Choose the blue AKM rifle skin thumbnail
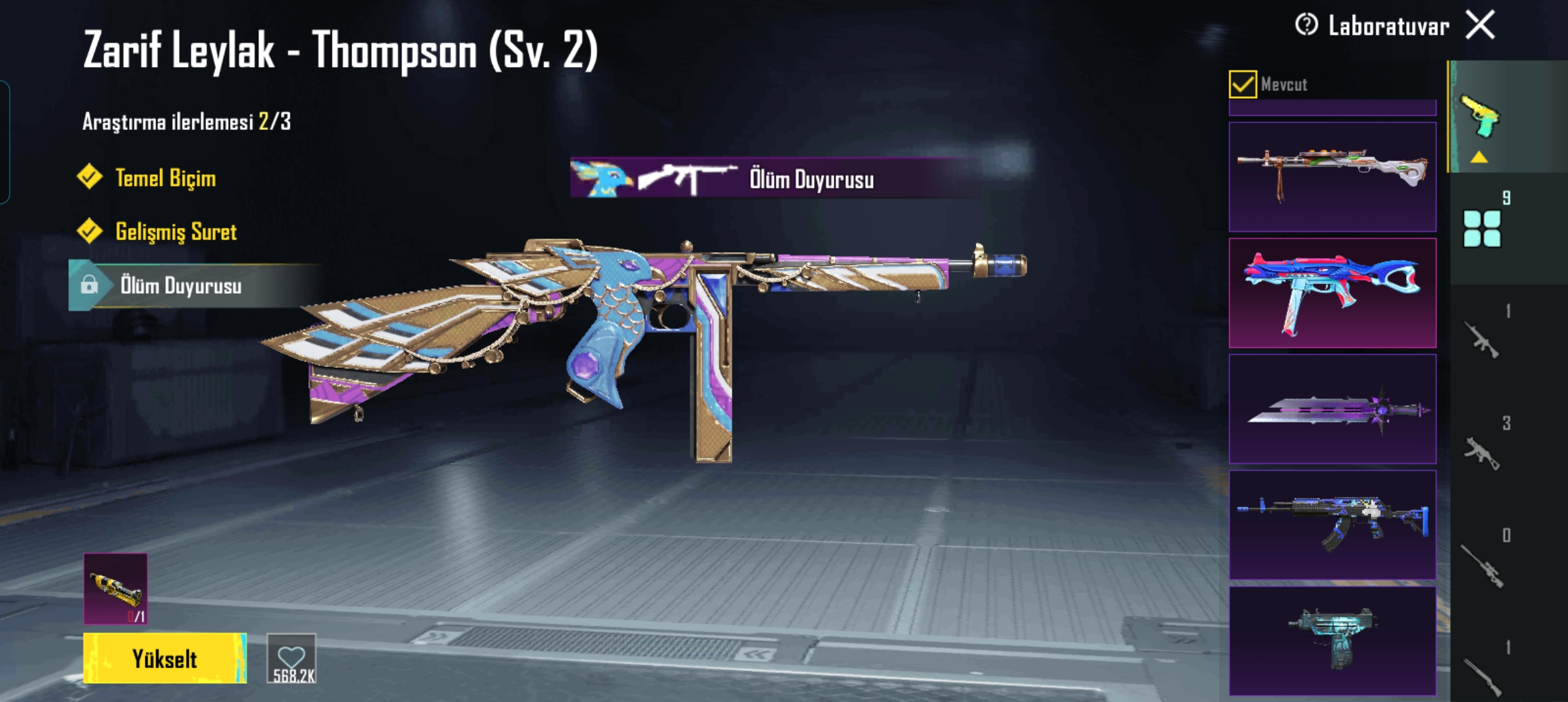 pos(1332,525)
